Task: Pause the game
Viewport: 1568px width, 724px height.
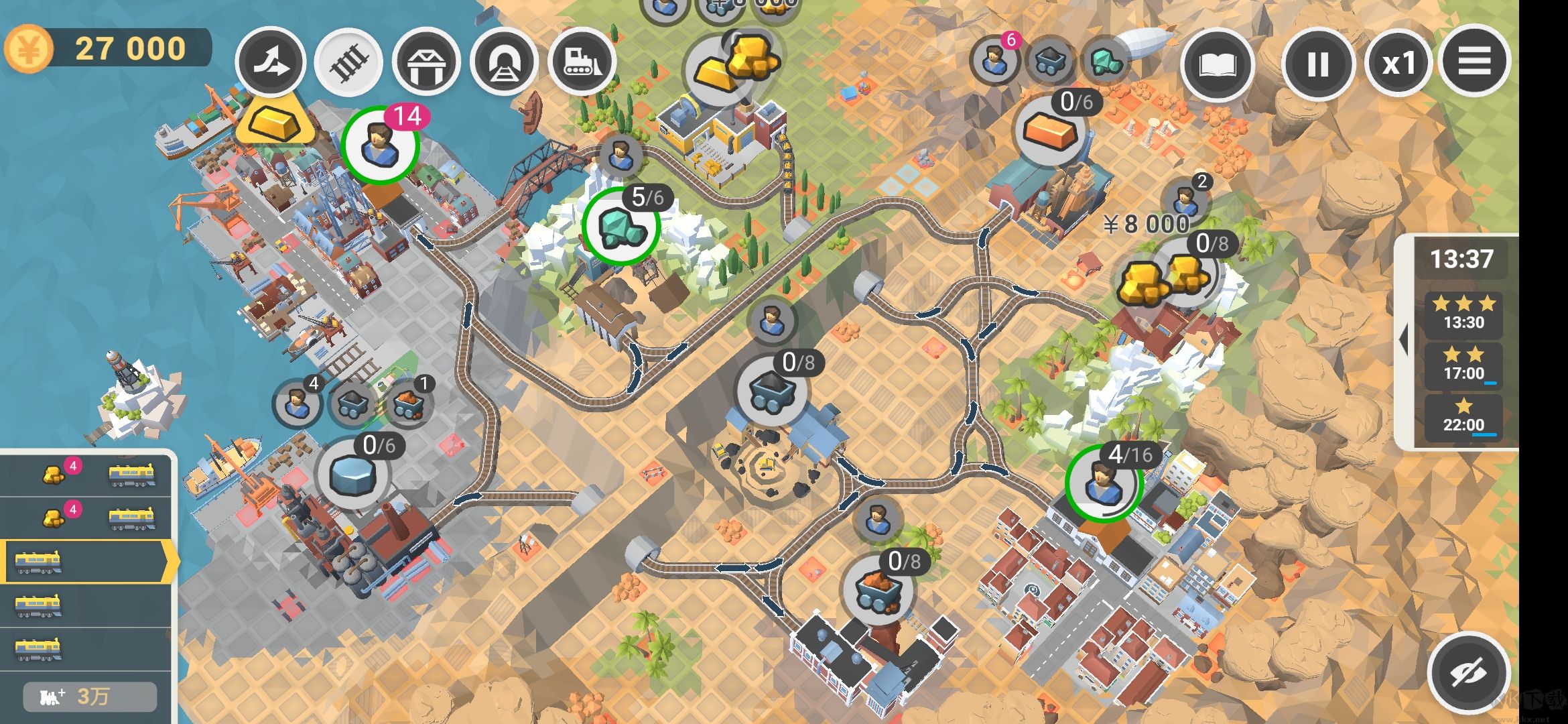Action: coord(1315,64)
